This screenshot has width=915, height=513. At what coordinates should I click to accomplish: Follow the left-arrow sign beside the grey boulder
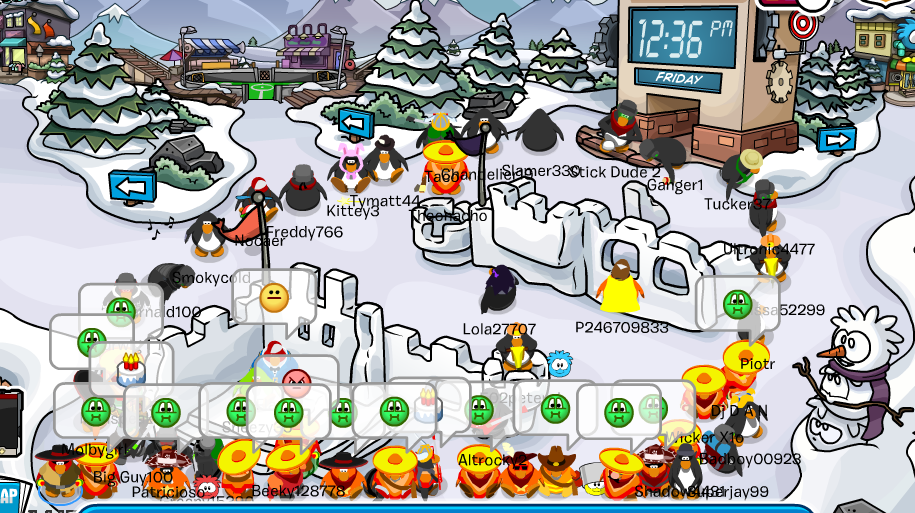point(132,186)
